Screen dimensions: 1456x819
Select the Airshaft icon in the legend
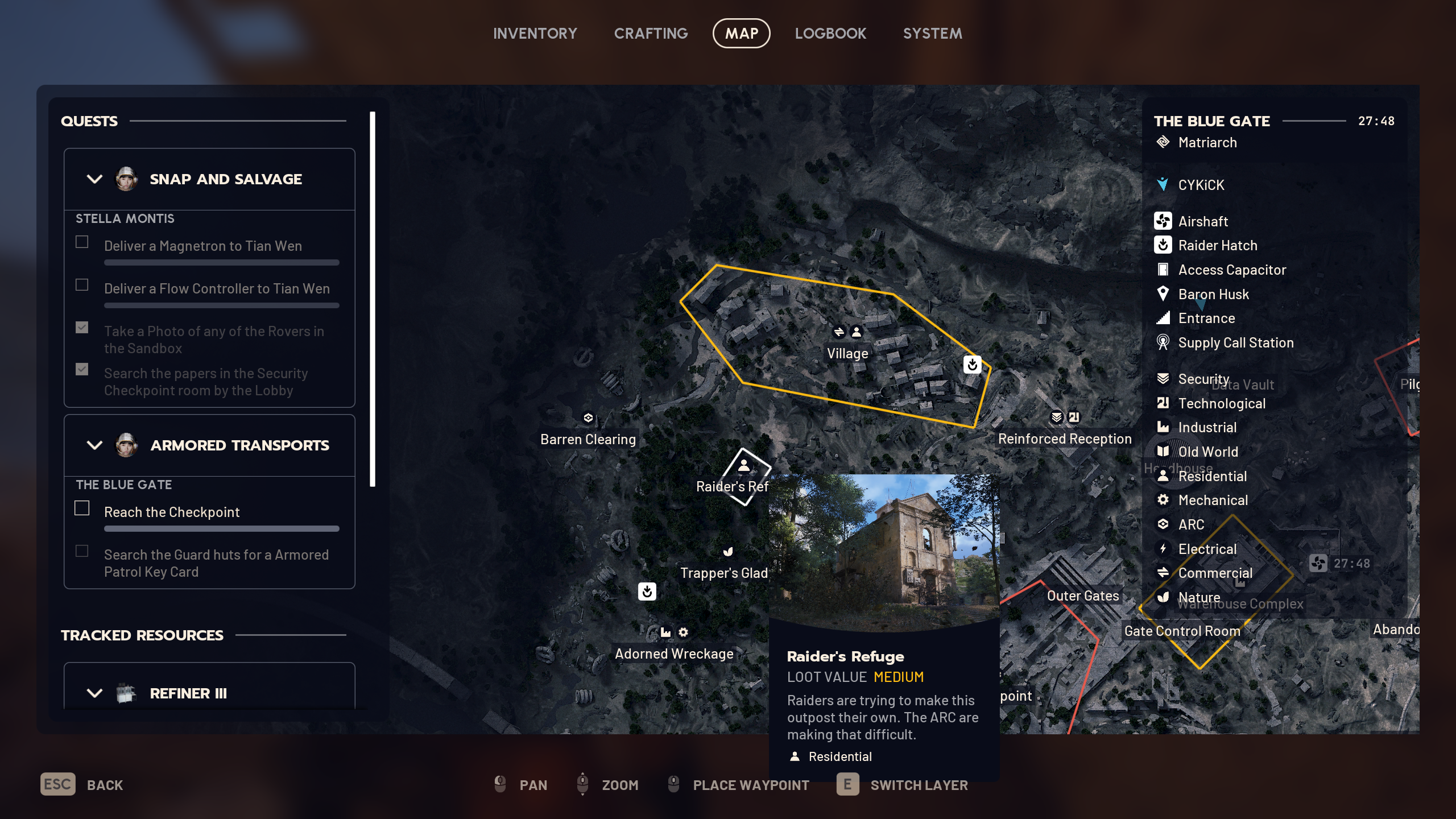point(1164,221)
